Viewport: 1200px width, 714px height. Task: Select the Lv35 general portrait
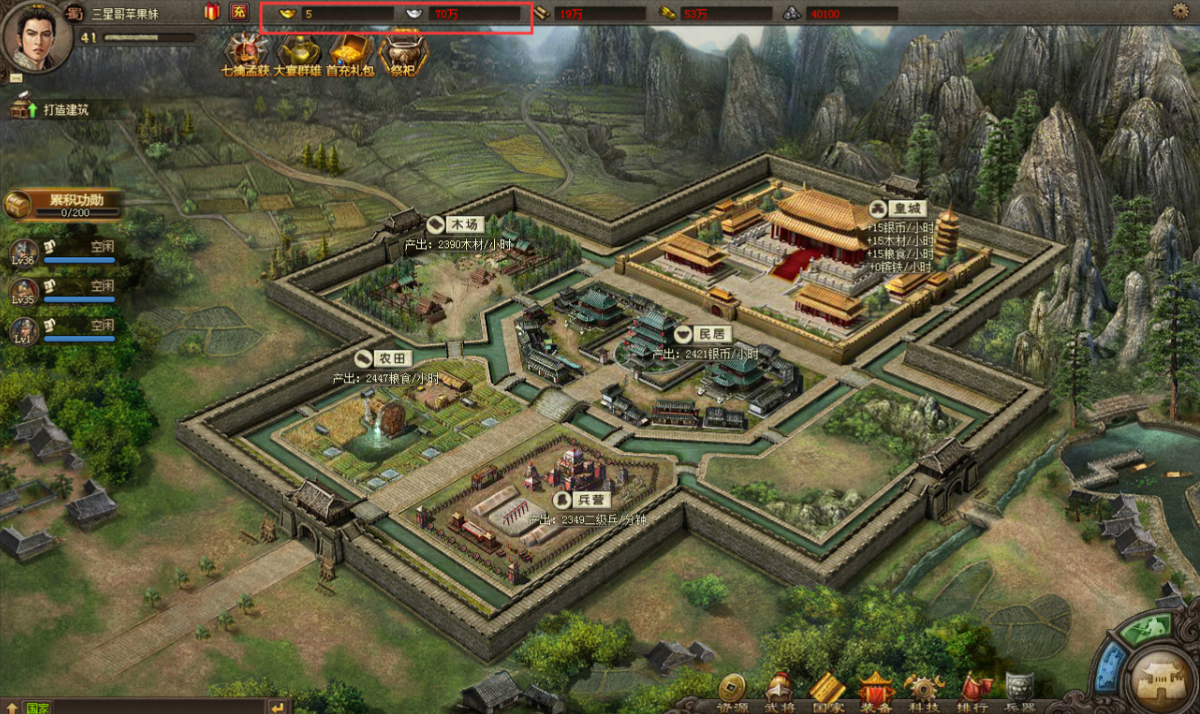(24, 291)
